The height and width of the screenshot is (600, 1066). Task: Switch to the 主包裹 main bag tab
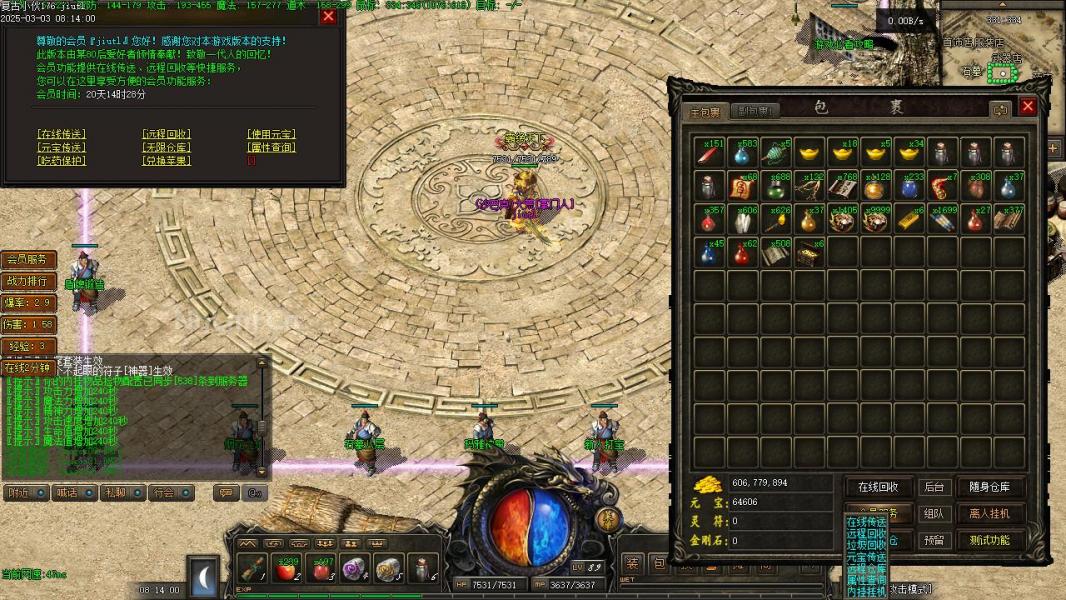point(703,111)
